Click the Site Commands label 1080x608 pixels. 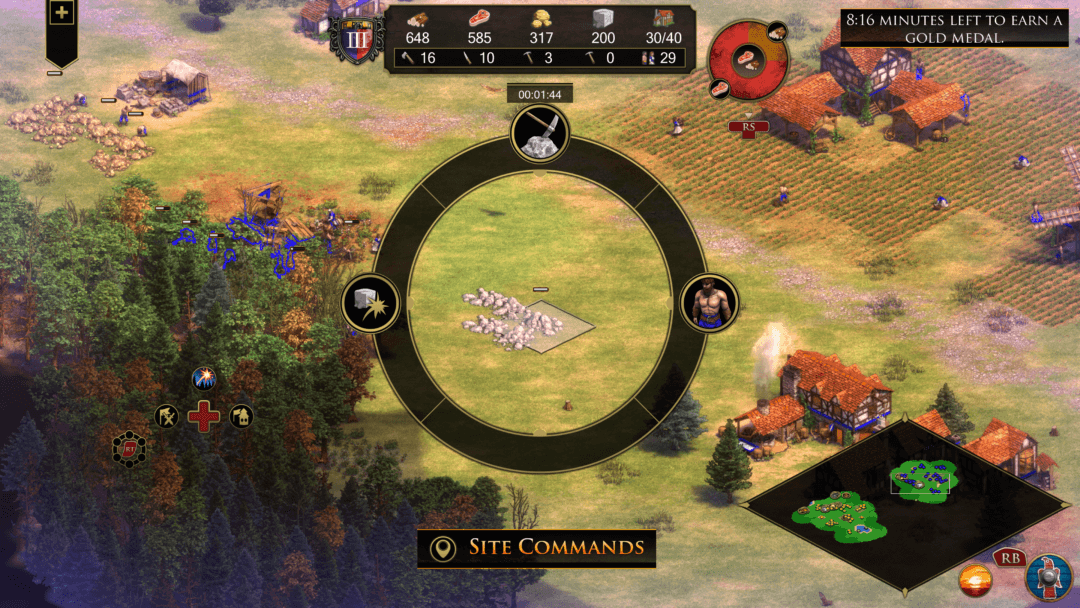(537, 548)
